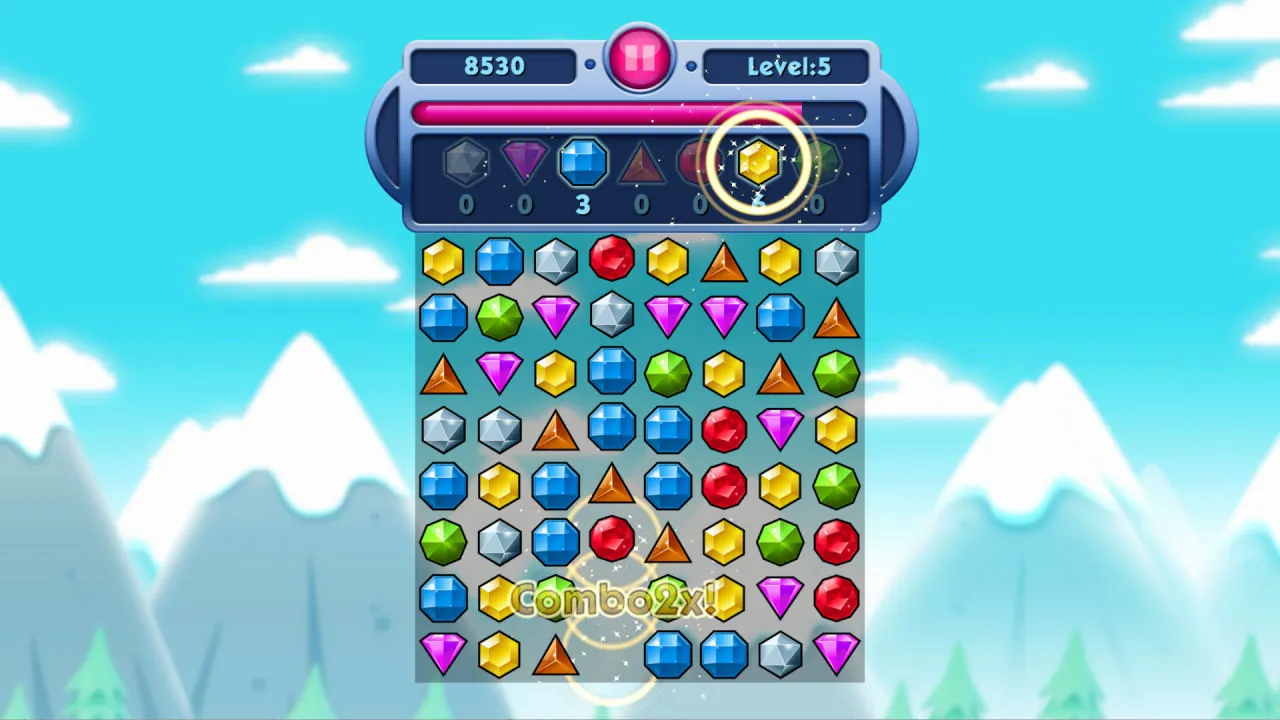Select the silver gem in the top-right corner
1280x720 pixels.
837,260
